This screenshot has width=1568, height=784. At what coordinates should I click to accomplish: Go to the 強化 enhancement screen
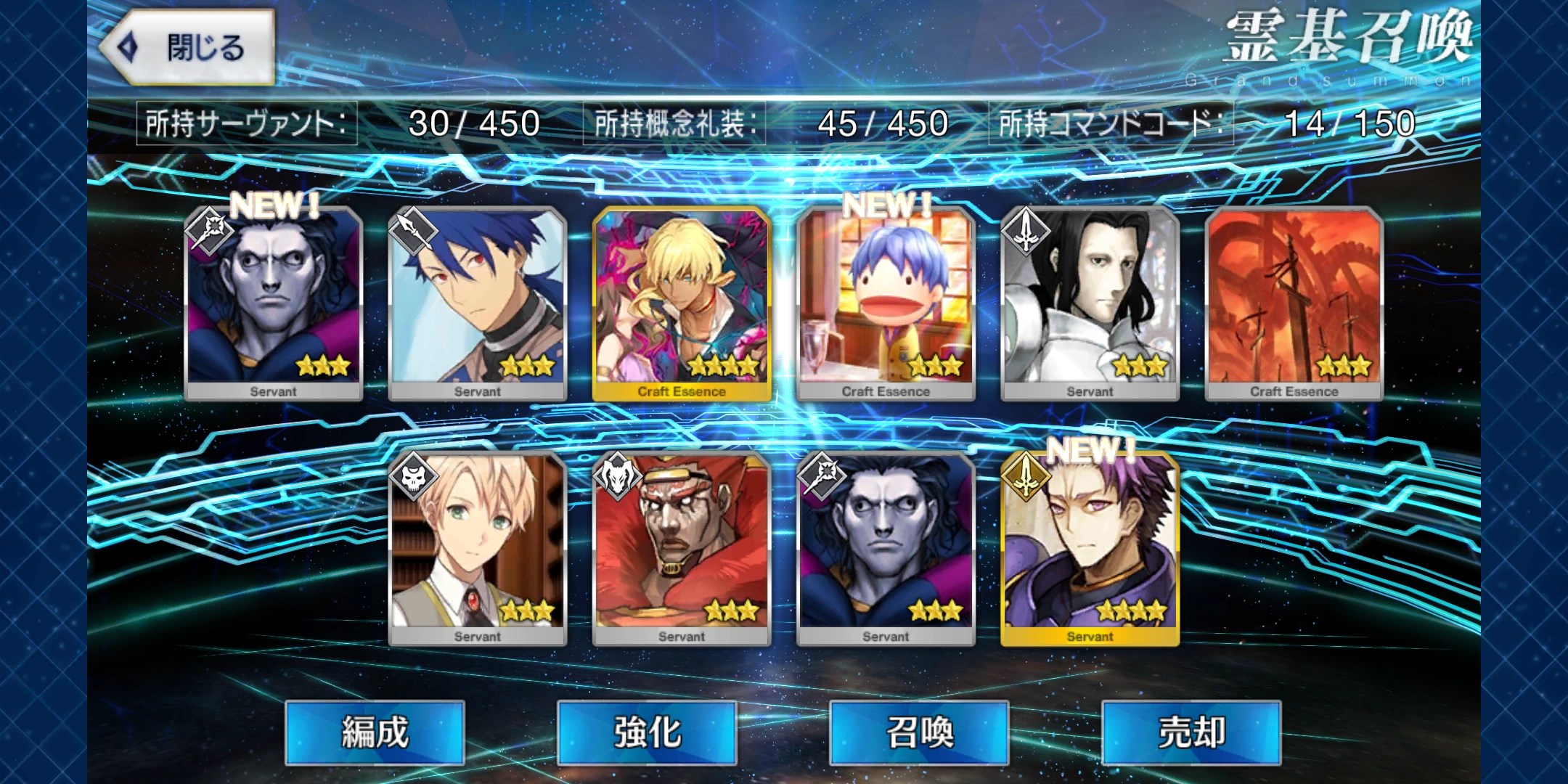647,732
